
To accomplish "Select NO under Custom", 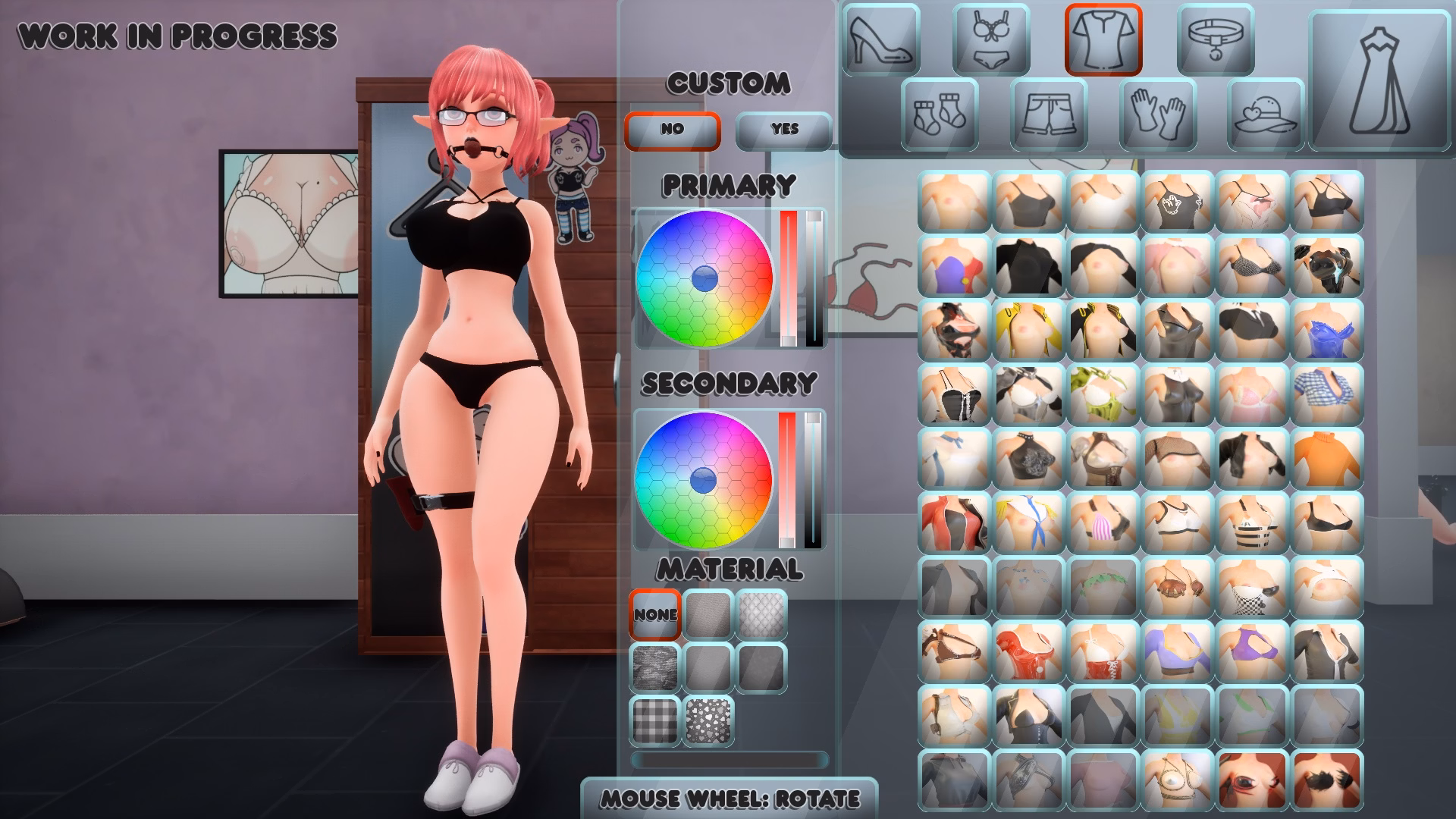I will tap(672, 129).
